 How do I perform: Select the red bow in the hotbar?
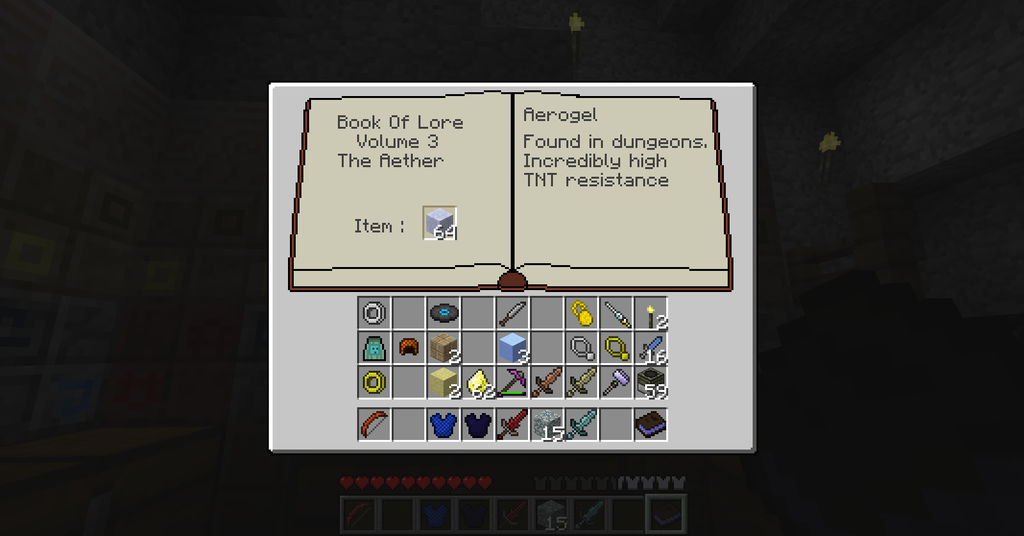374,424
